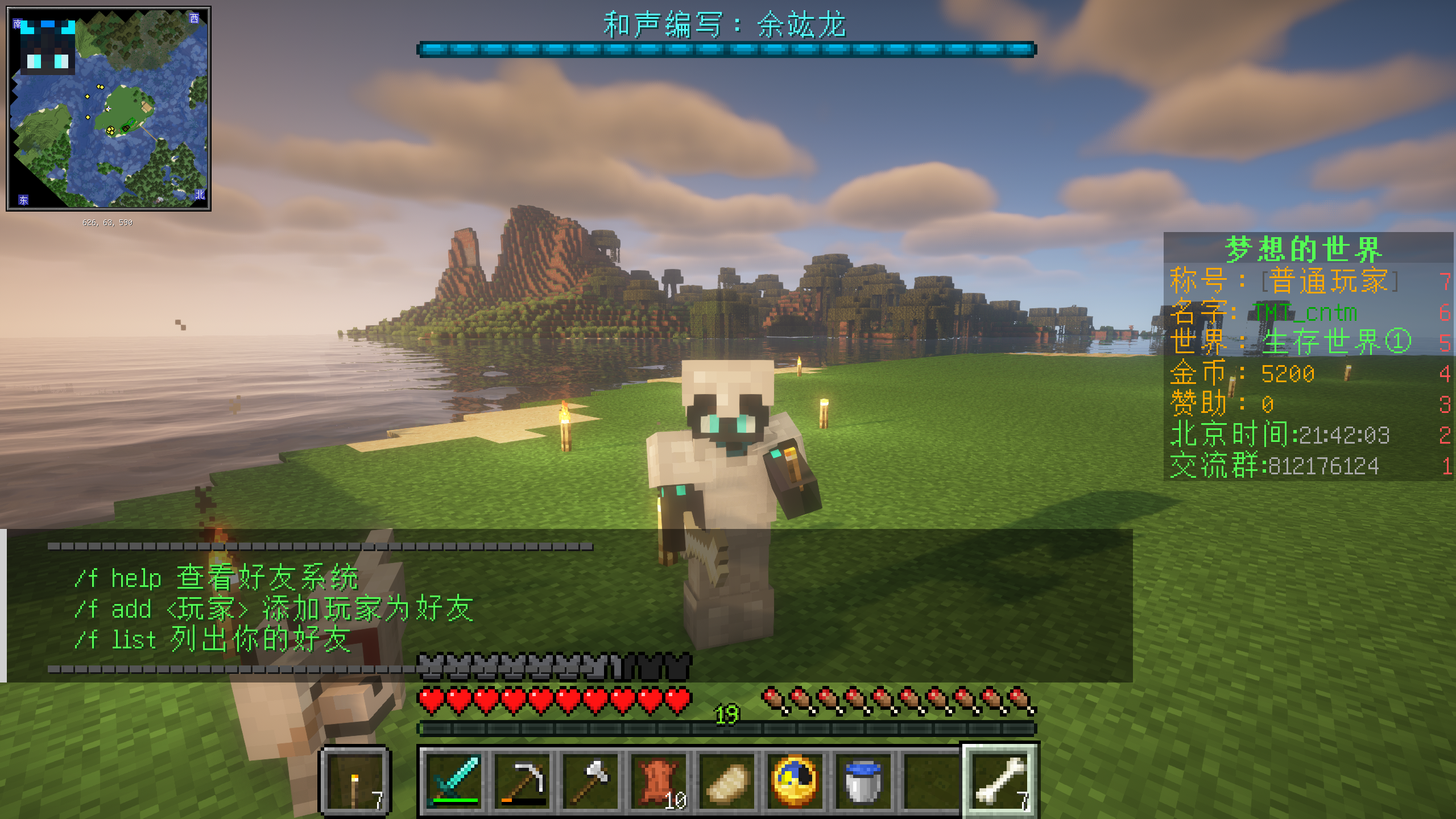Image resolution: width=1456 pixels, height=819 pixels.
Task: Pick the leather stack of 10
Action: [x=659, y=780]
